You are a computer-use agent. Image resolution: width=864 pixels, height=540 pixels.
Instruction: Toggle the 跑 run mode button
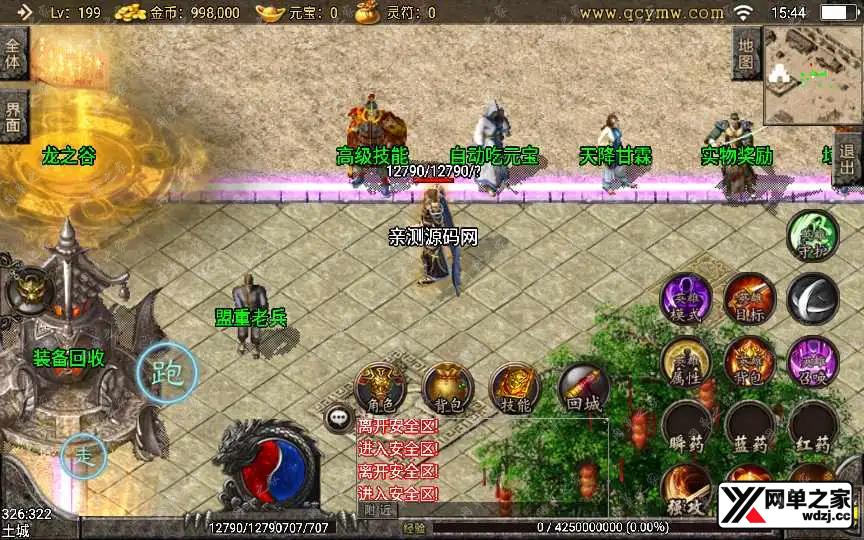166,373
